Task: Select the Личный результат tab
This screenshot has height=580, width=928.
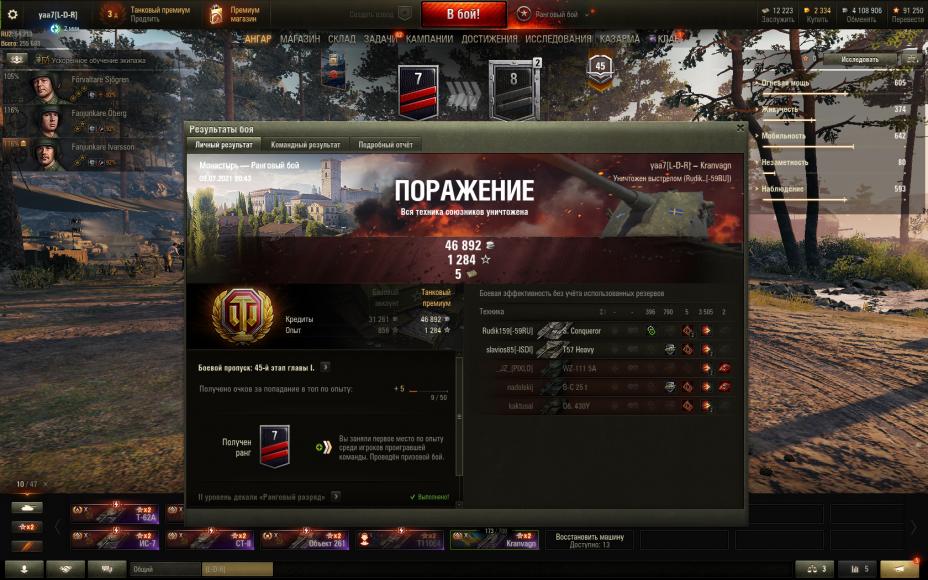Action: pos(224,145)
